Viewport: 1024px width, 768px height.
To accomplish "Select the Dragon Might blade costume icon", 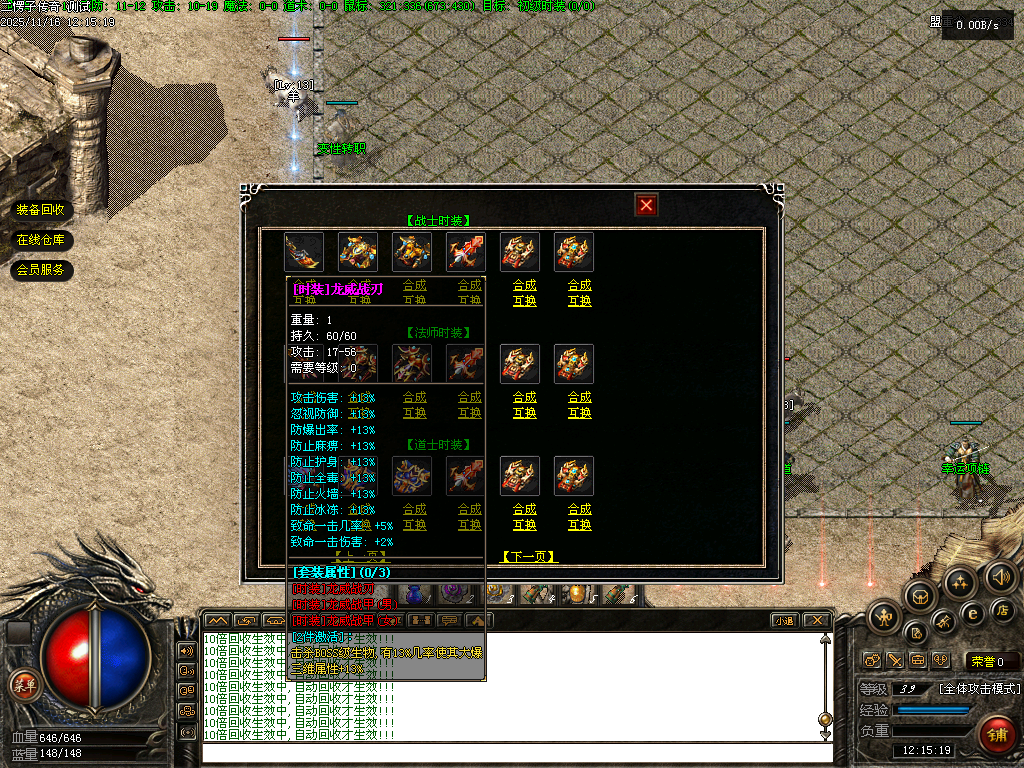I will click(x=304, y=252).
